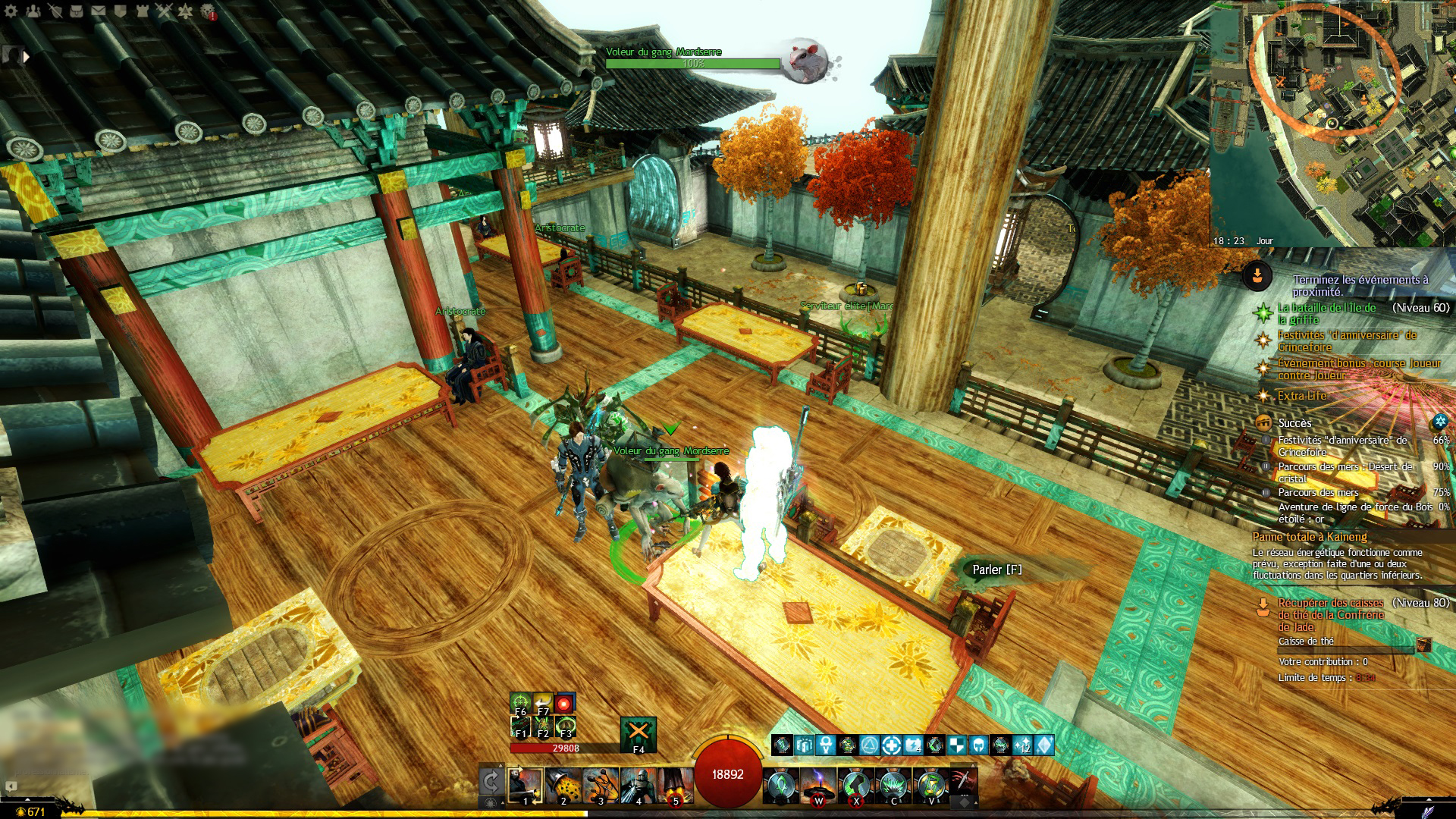Select the La bataille de l'île de la griffe event
The height and width of the screenshot is (819, 1456).
coord(1327,313)
